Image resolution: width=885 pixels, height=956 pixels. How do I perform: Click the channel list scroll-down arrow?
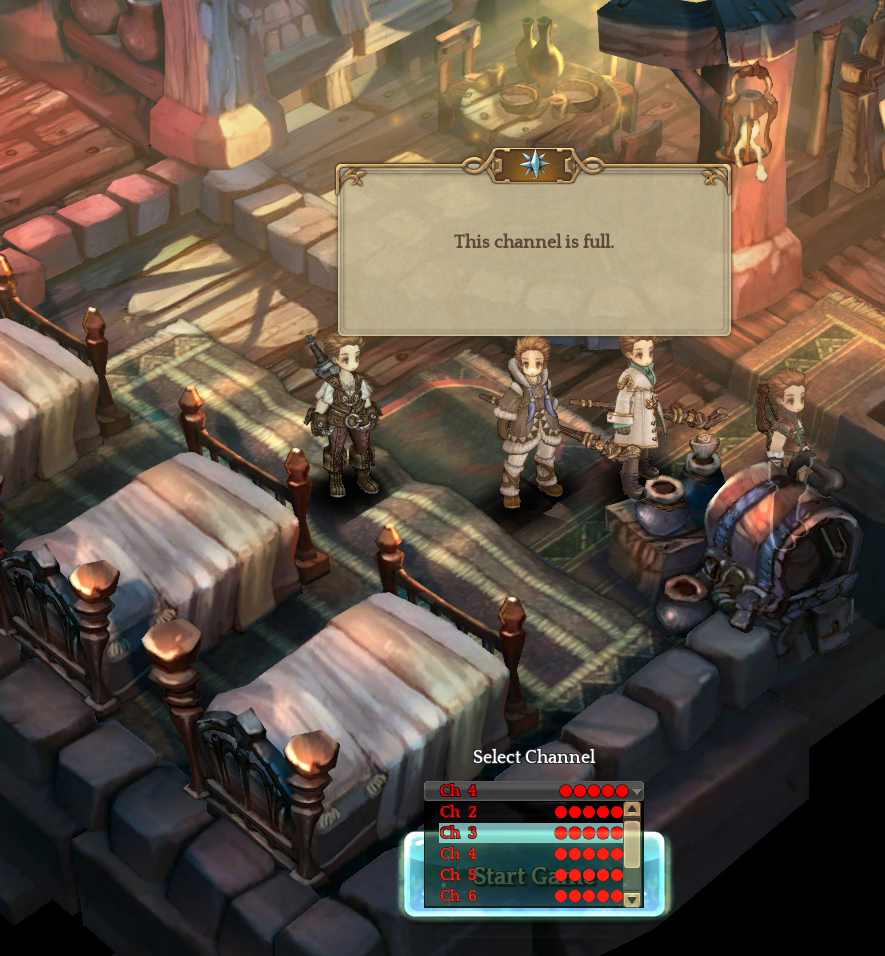tap(632, 899)
